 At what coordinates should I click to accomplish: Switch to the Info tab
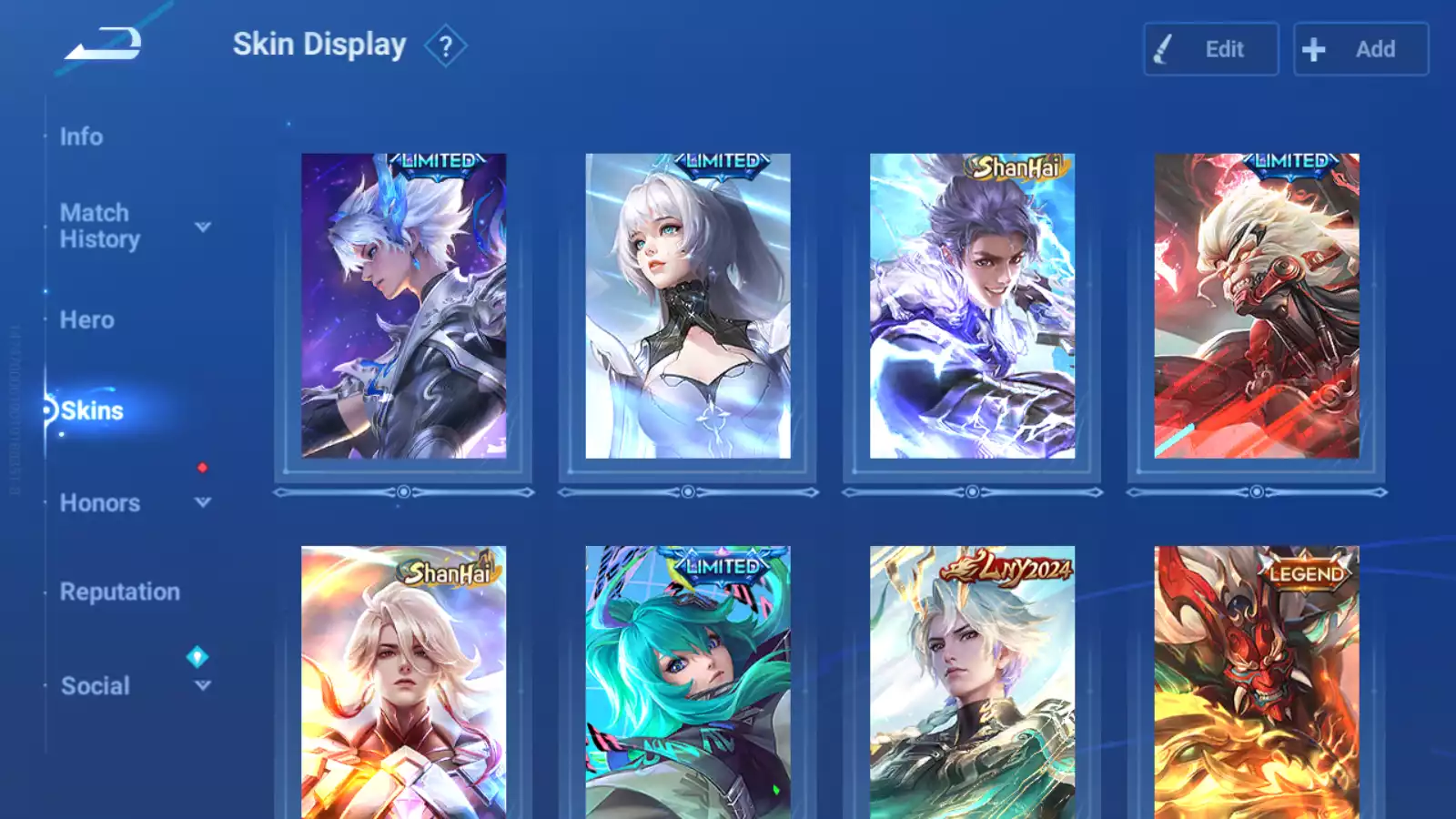(81, 136)
